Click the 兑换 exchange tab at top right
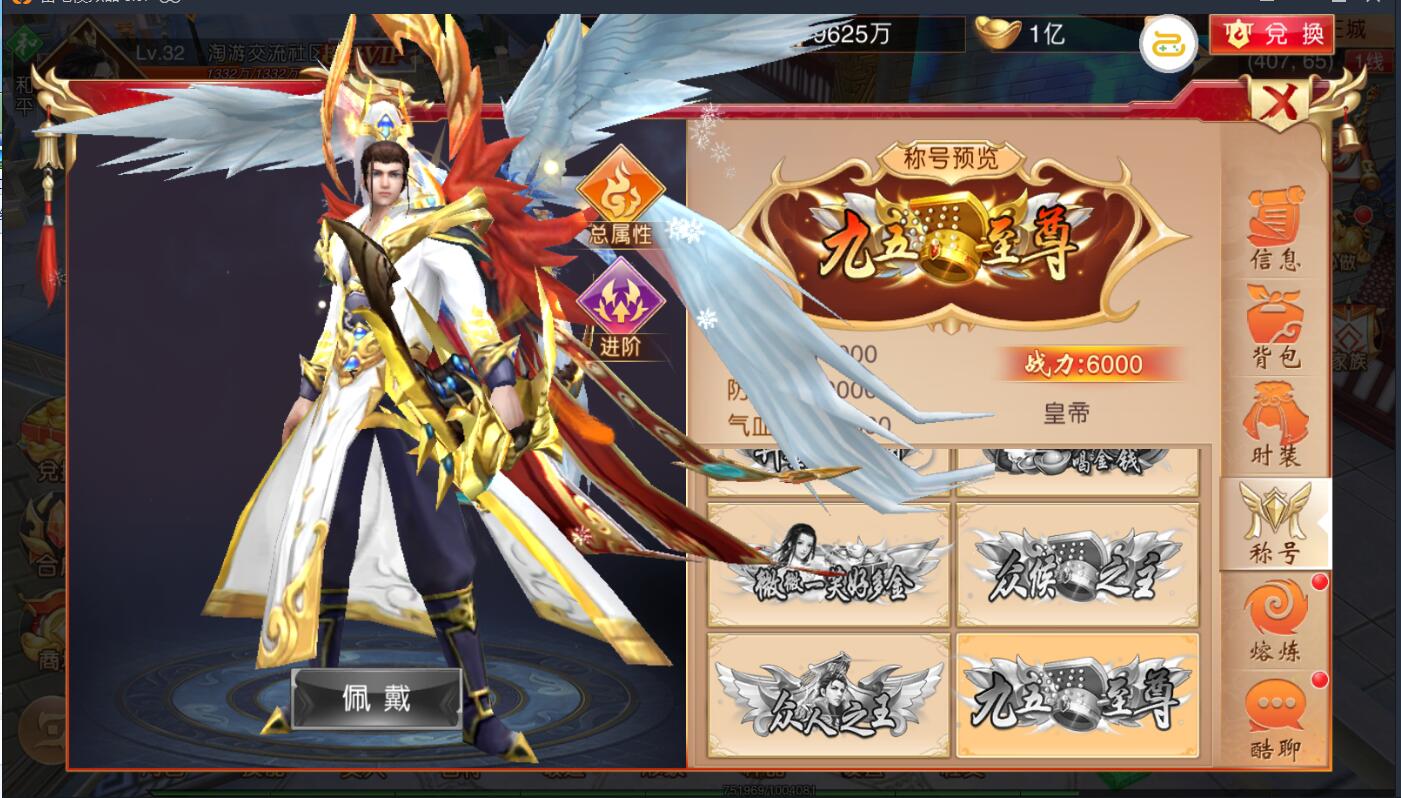This screenshot has height=798, width=1401. pyautogui.click(x=1272, y=33)
